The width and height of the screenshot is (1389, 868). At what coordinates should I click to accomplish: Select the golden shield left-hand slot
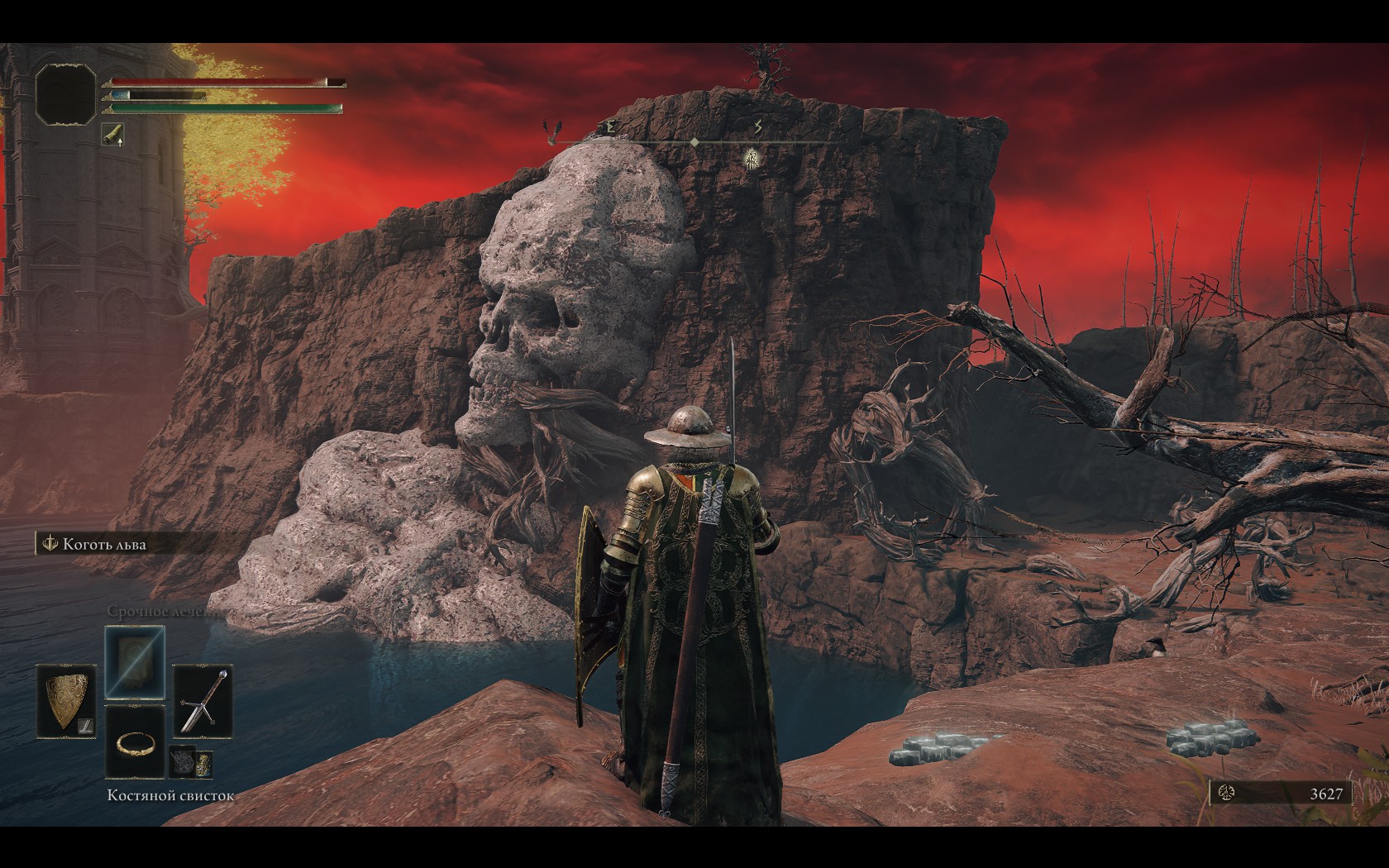coord(67,701)
